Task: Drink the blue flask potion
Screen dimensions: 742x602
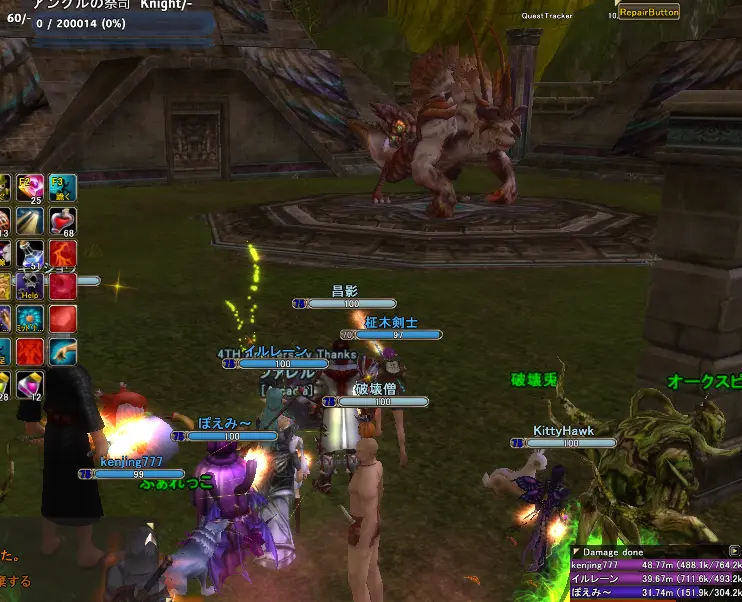Action: coord(31,254)
